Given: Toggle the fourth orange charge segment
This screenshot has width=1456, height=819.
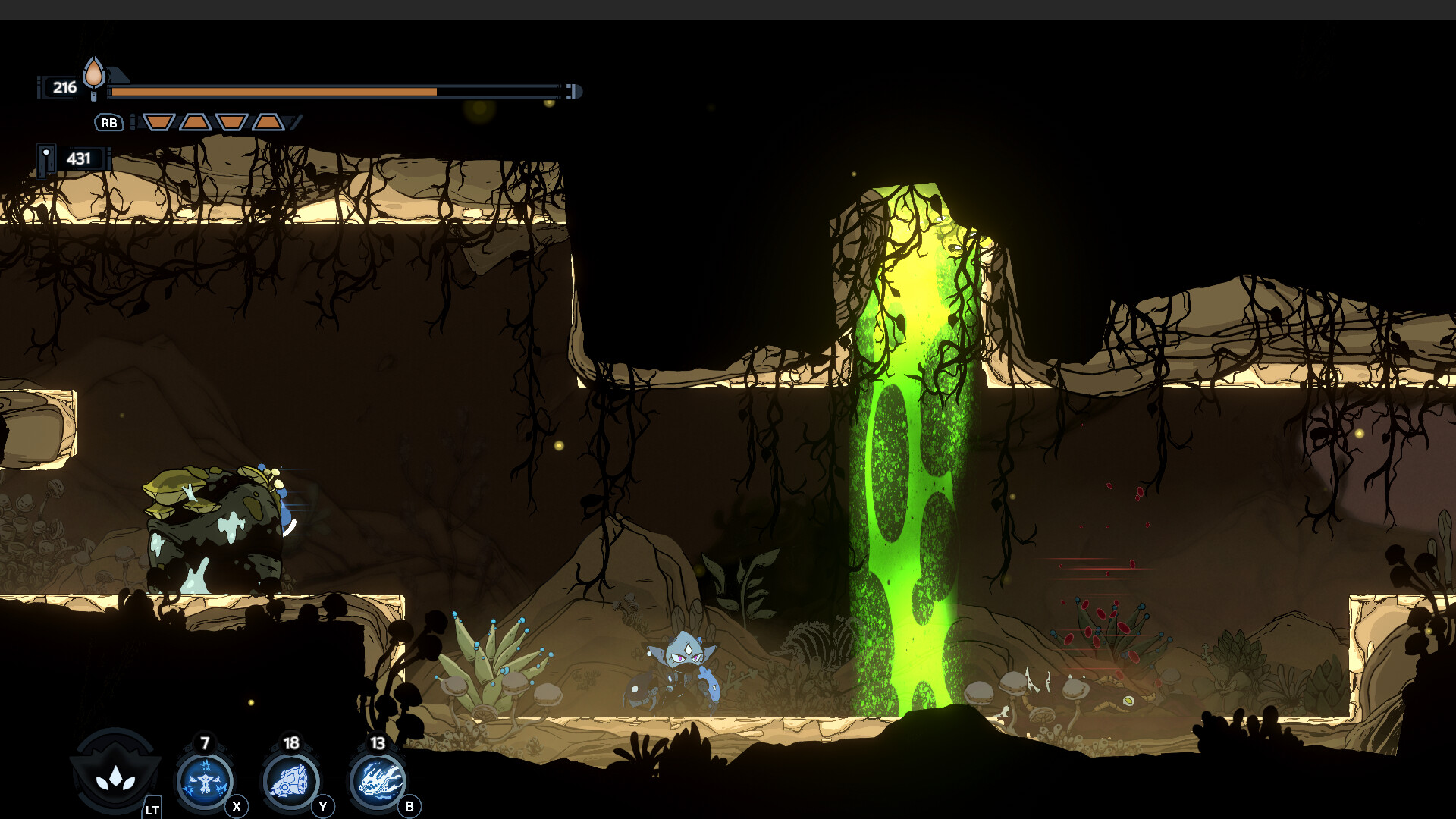Looking at the screenshot, I should (269, 122).
